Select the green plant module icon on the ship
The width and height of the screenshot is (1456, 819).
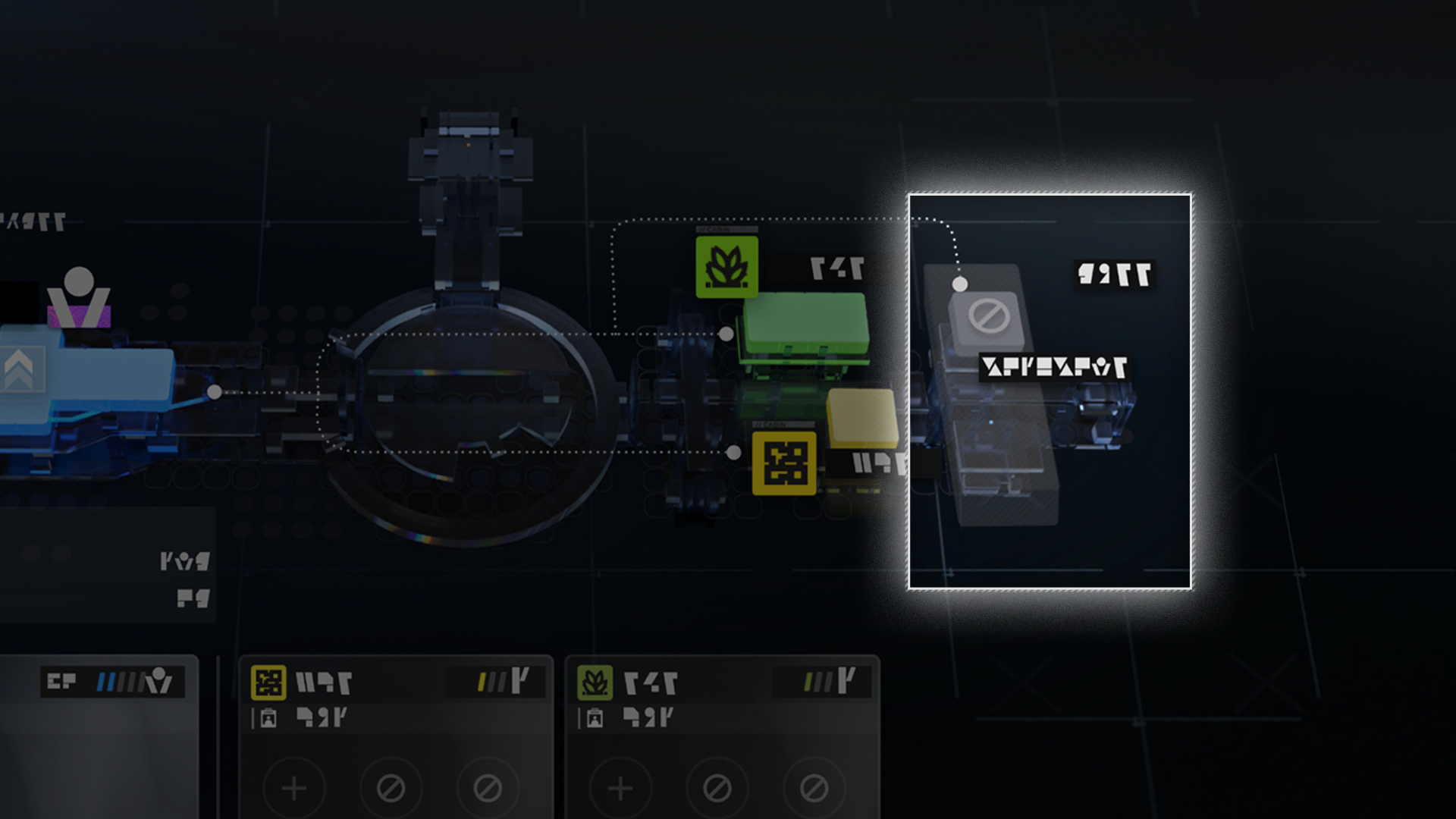(726, 267)
